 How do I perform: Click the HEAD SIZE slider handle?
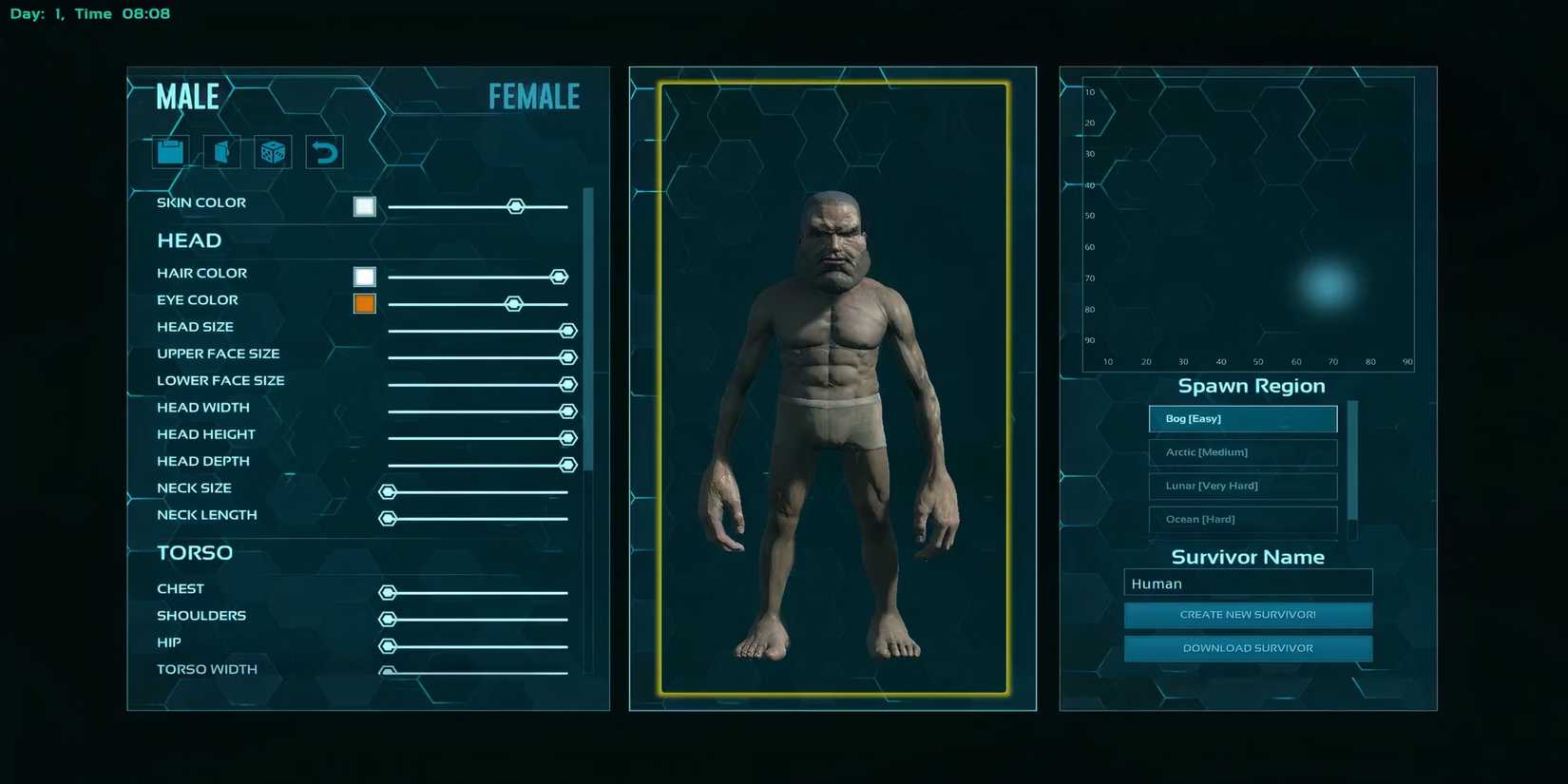tap(567, 330)
